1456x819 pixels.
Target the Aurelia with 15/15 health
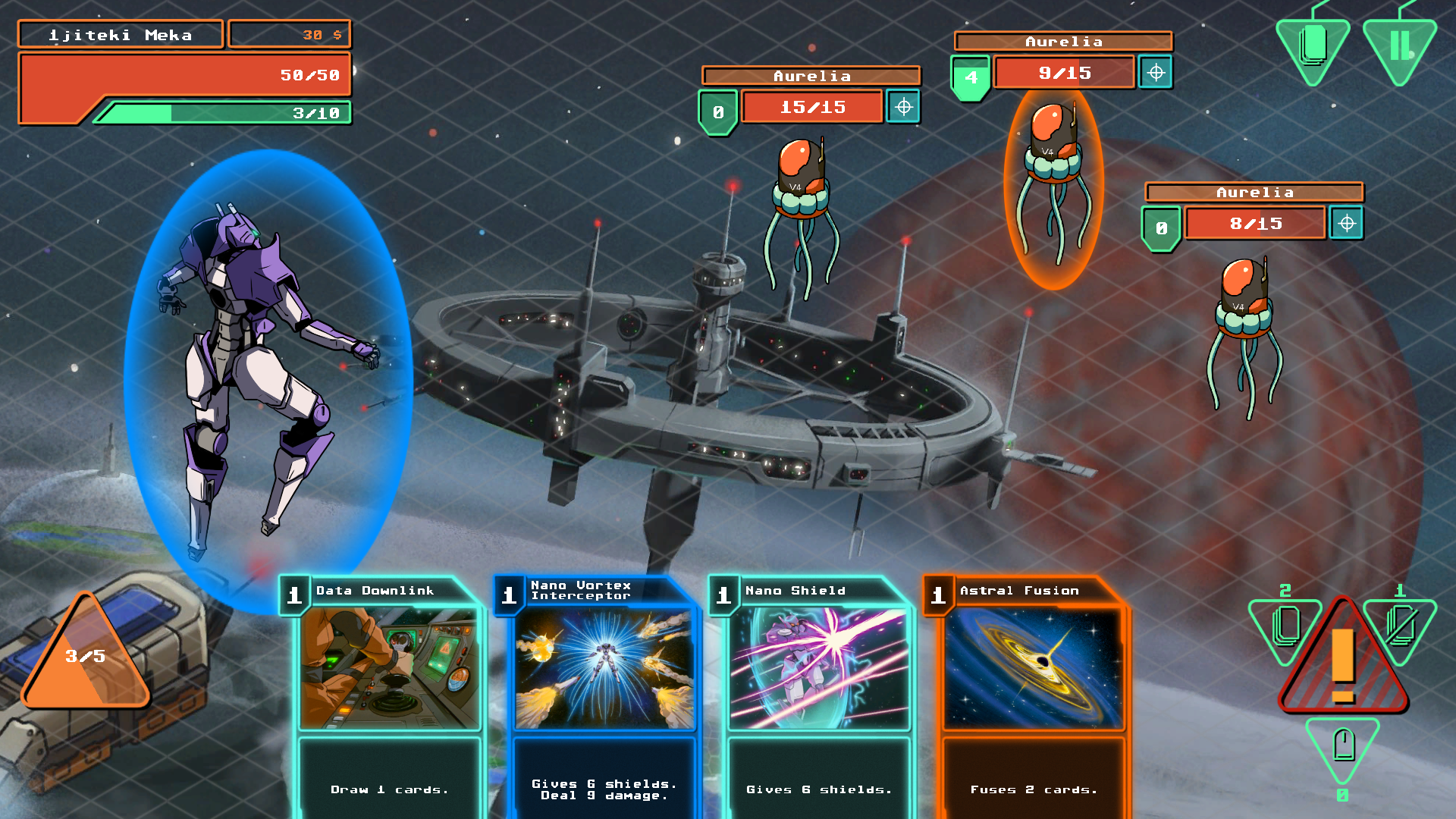click(903, 107)
